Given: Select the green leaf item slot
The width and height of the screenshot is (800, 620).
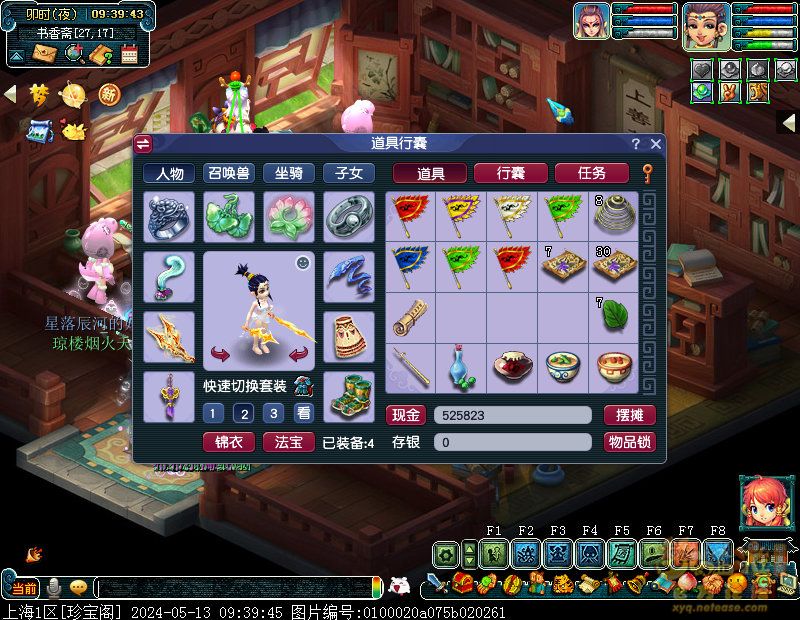Looking at the screenshot, I should [x=612, y=318].
